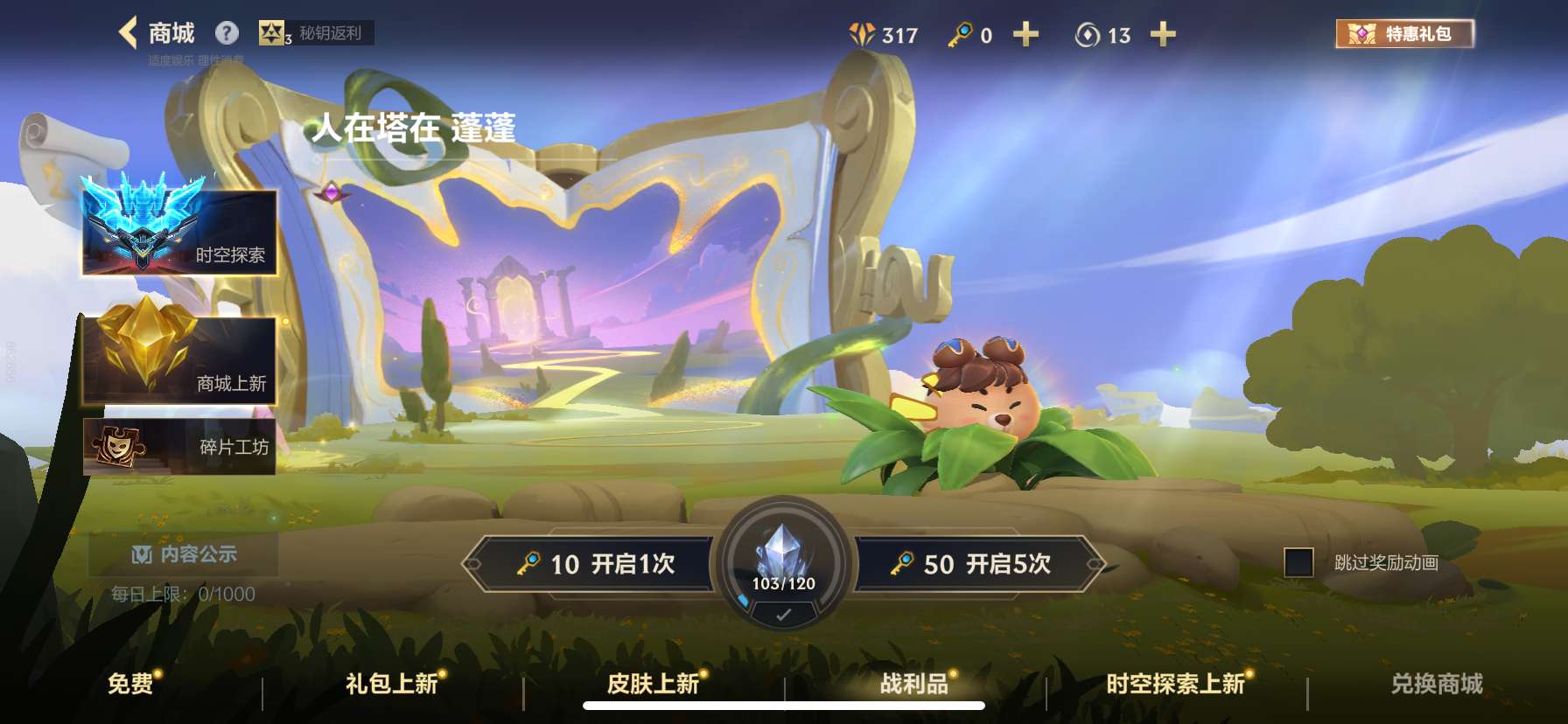Open the 碎片工坊 workshop
1568x724 pixels.
tap(178, 448)
